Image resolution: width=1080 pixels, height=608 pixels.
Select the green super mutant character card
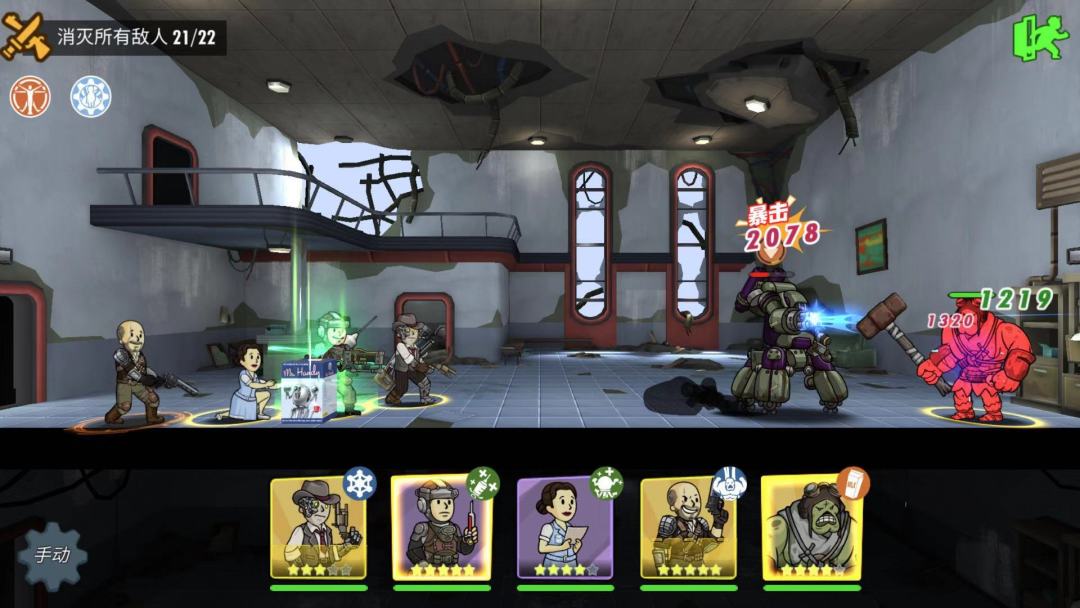point(811,527)
